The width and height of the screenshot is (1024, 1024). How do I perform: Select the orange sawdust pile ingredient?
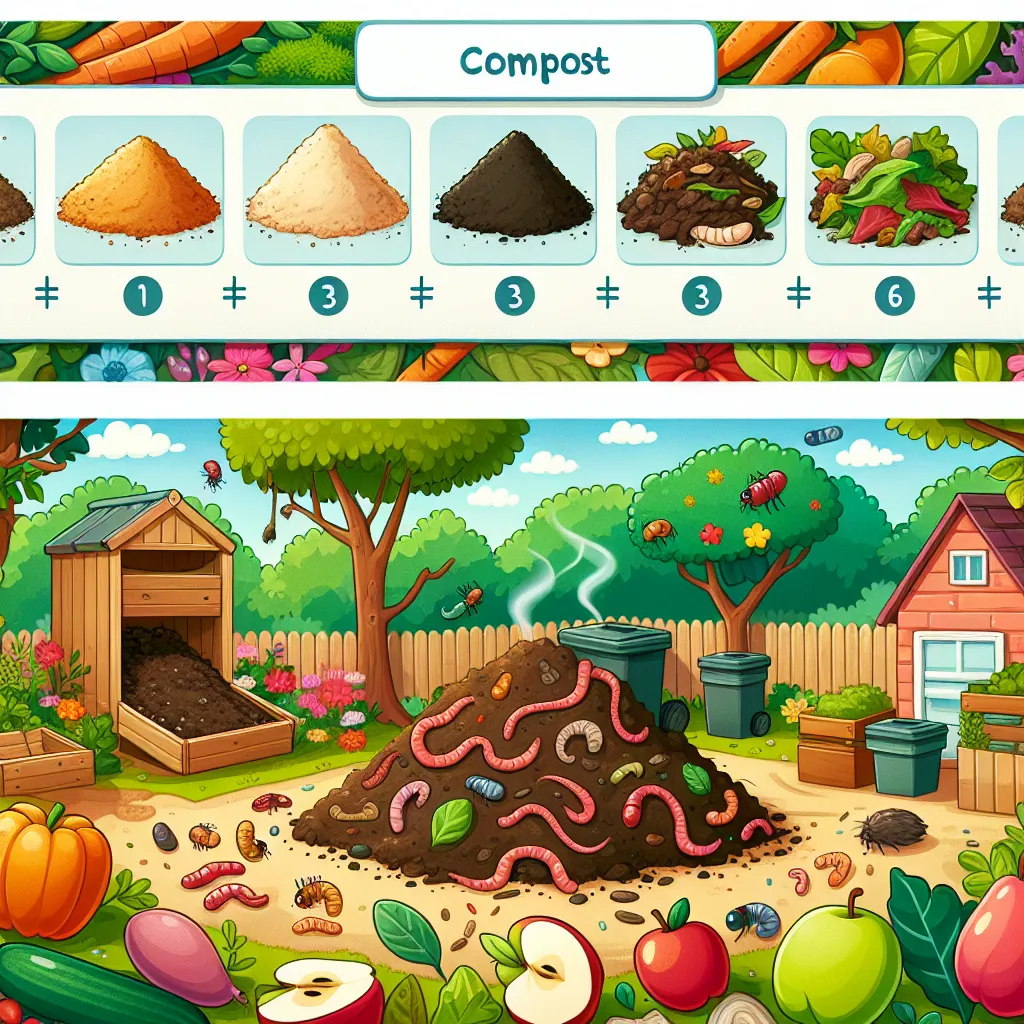pyautogui.click(x=139, y=190)
